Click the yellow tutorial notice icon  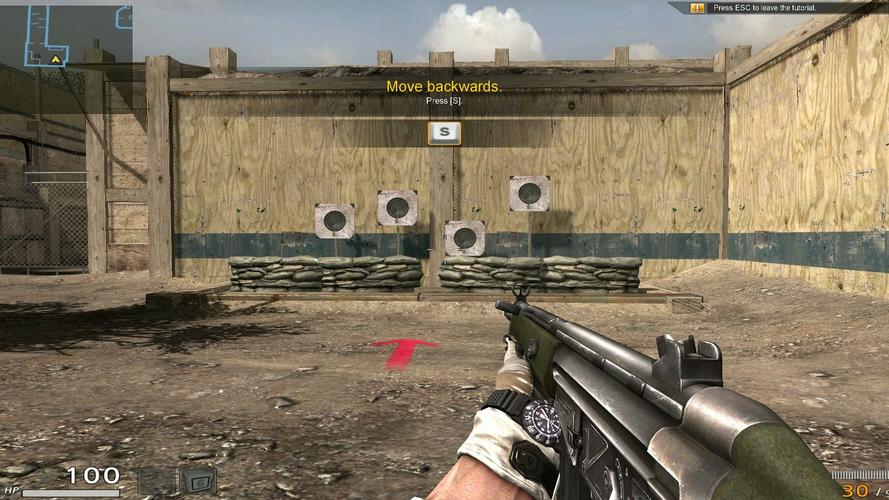tap(698, 8)
